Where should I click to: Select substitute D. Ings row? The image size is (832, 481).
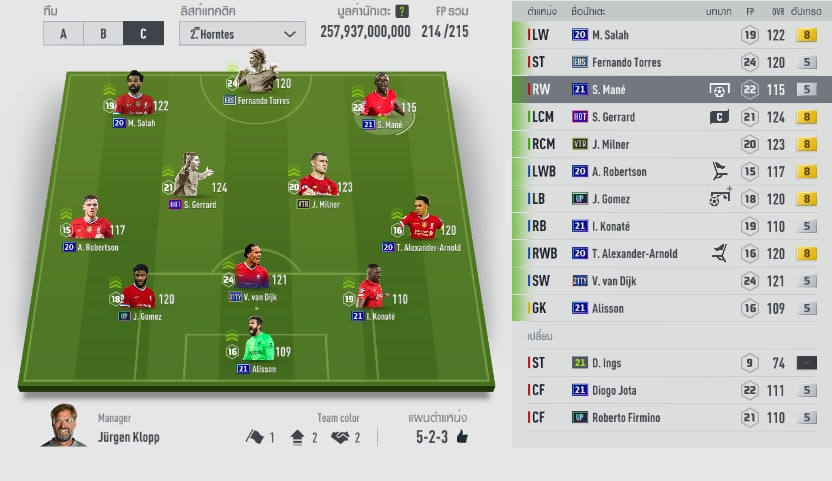(x=670, y=363)
